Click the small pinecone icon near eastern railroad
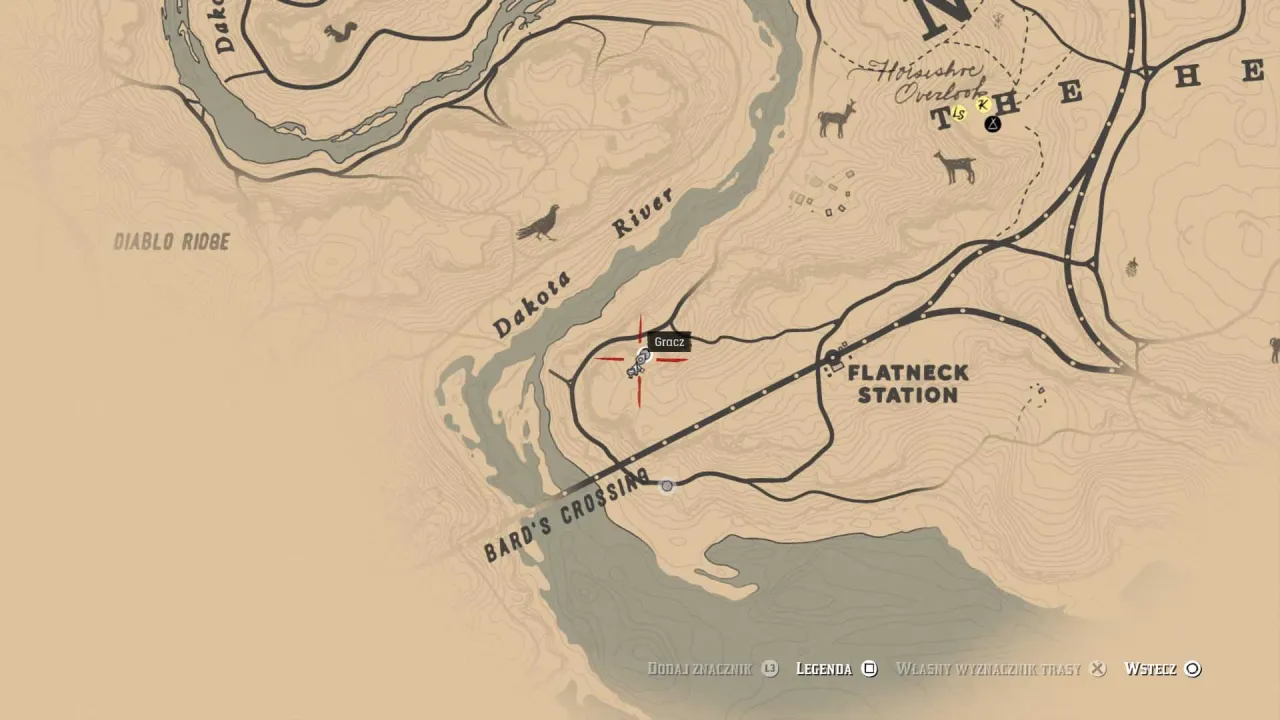Screen dimensions: 1280x720 pyautogui.click(x=1132, y=270)
